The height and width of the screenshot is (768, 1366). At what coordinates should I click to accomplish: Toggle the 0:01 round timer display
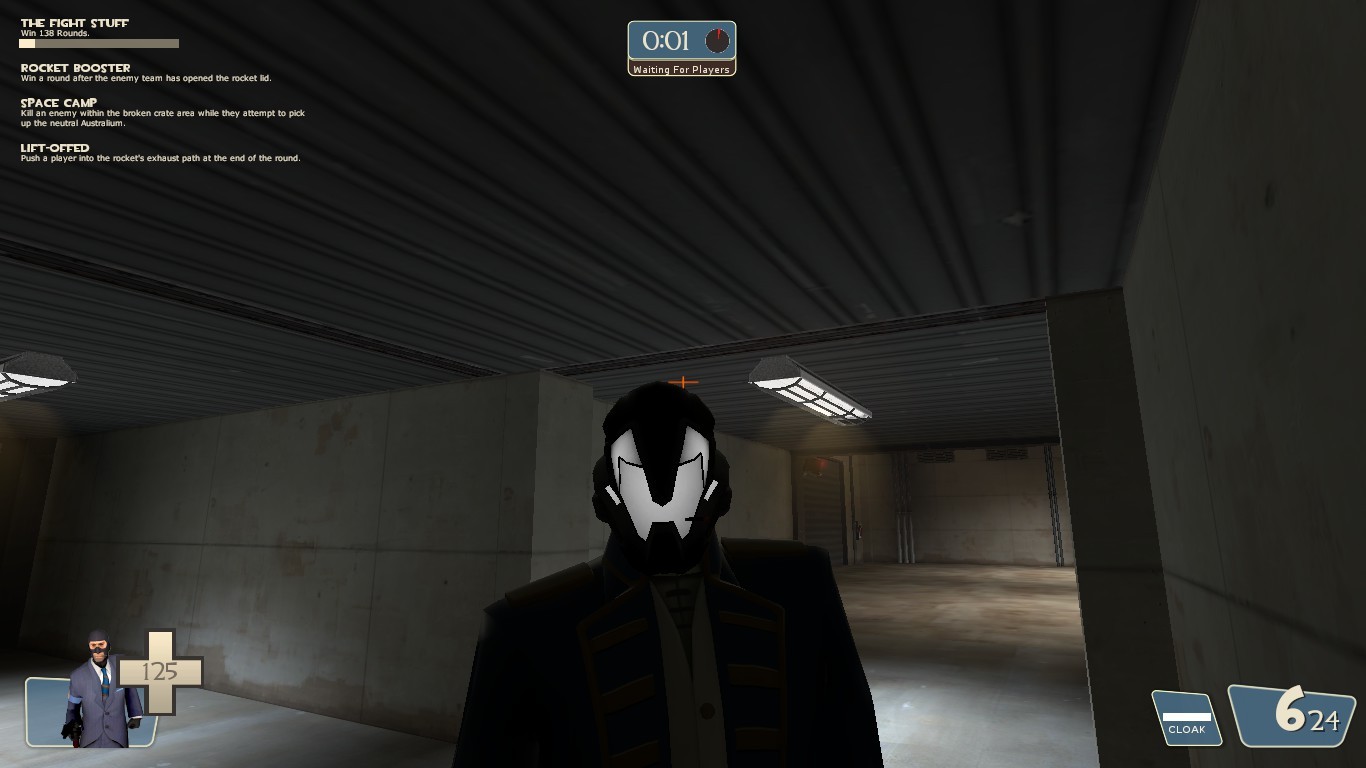point(665,42)
